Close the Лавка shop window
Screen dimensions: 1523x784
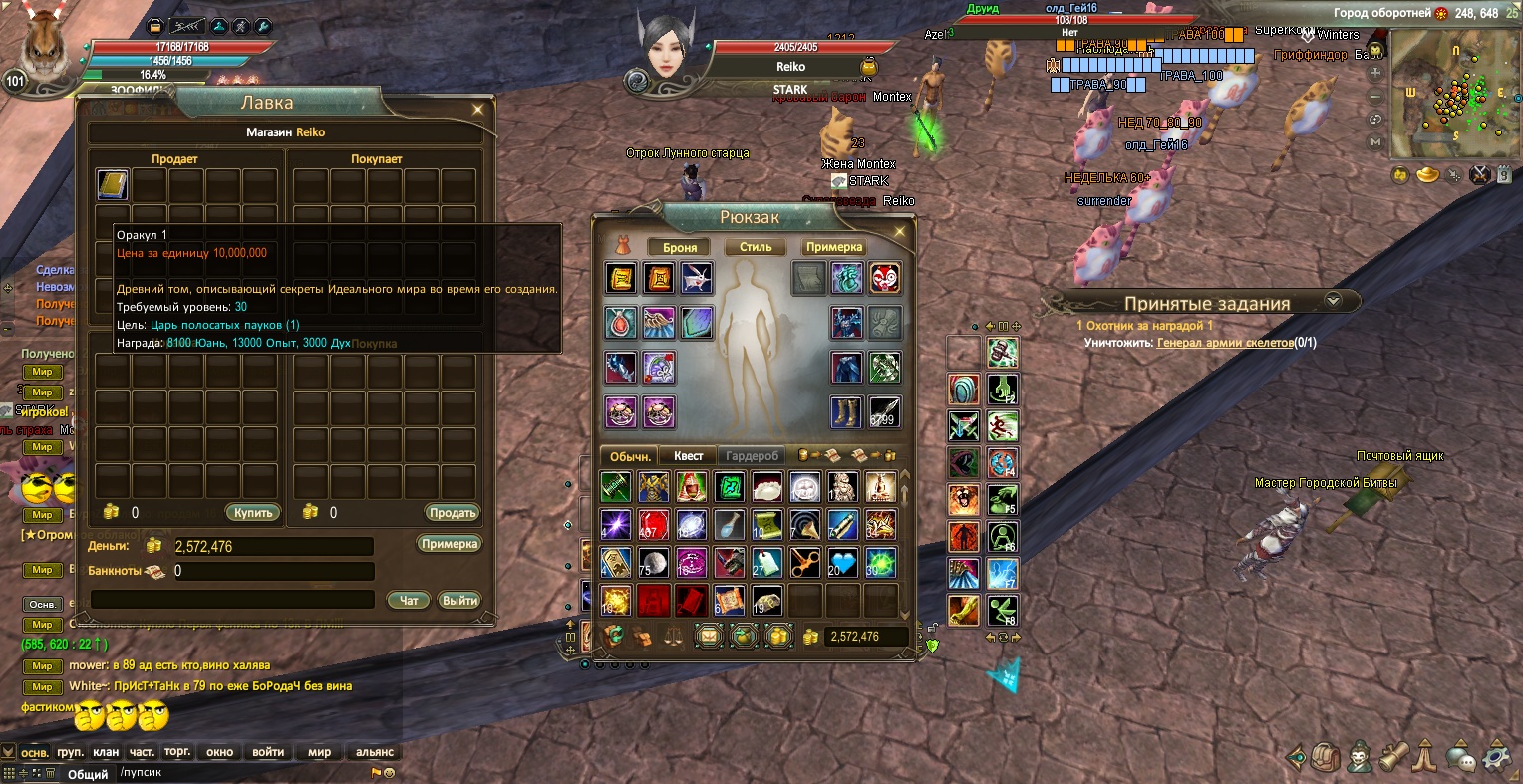pyautogui.click(x=478, y=110)
